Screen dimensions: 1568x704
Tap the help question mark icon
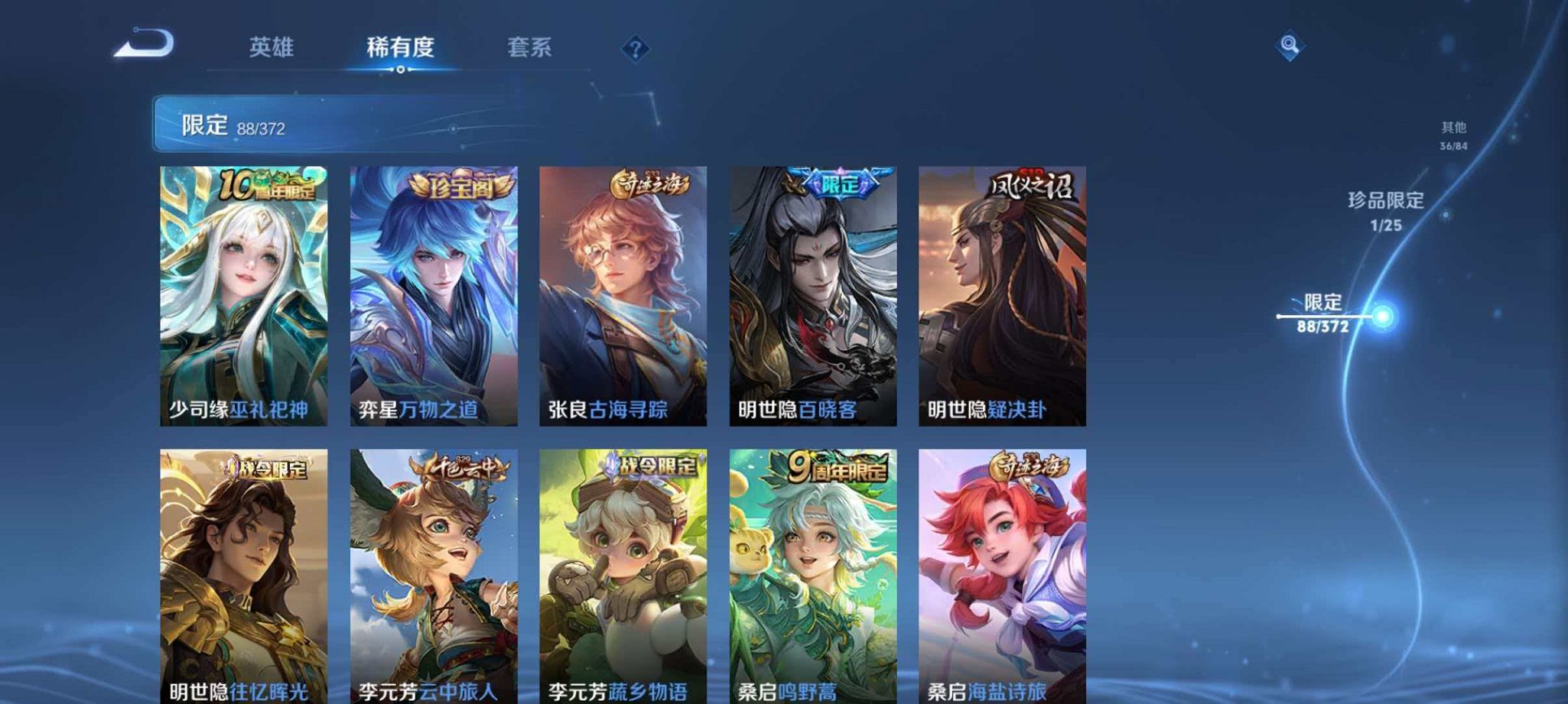[x=635, y=50]
